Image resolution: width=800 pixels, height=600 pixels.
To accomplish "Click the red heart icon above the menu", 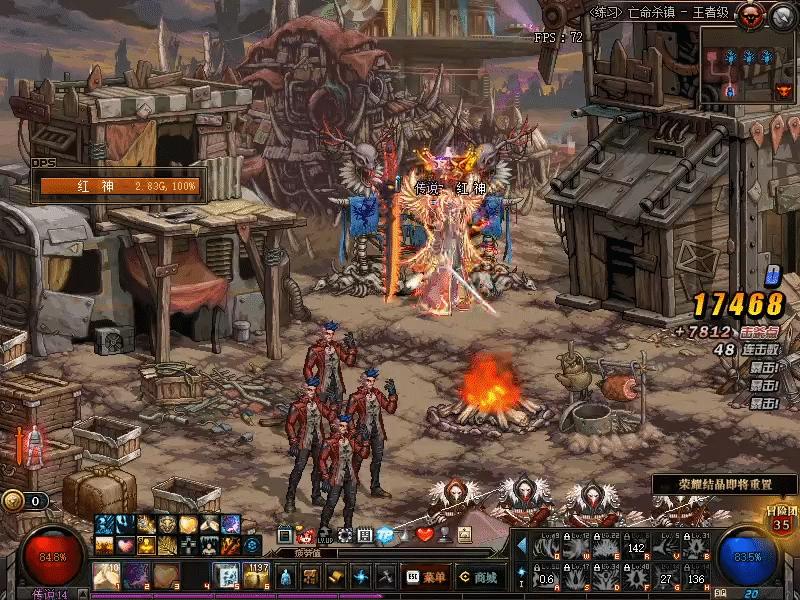I will click(424, 536).
